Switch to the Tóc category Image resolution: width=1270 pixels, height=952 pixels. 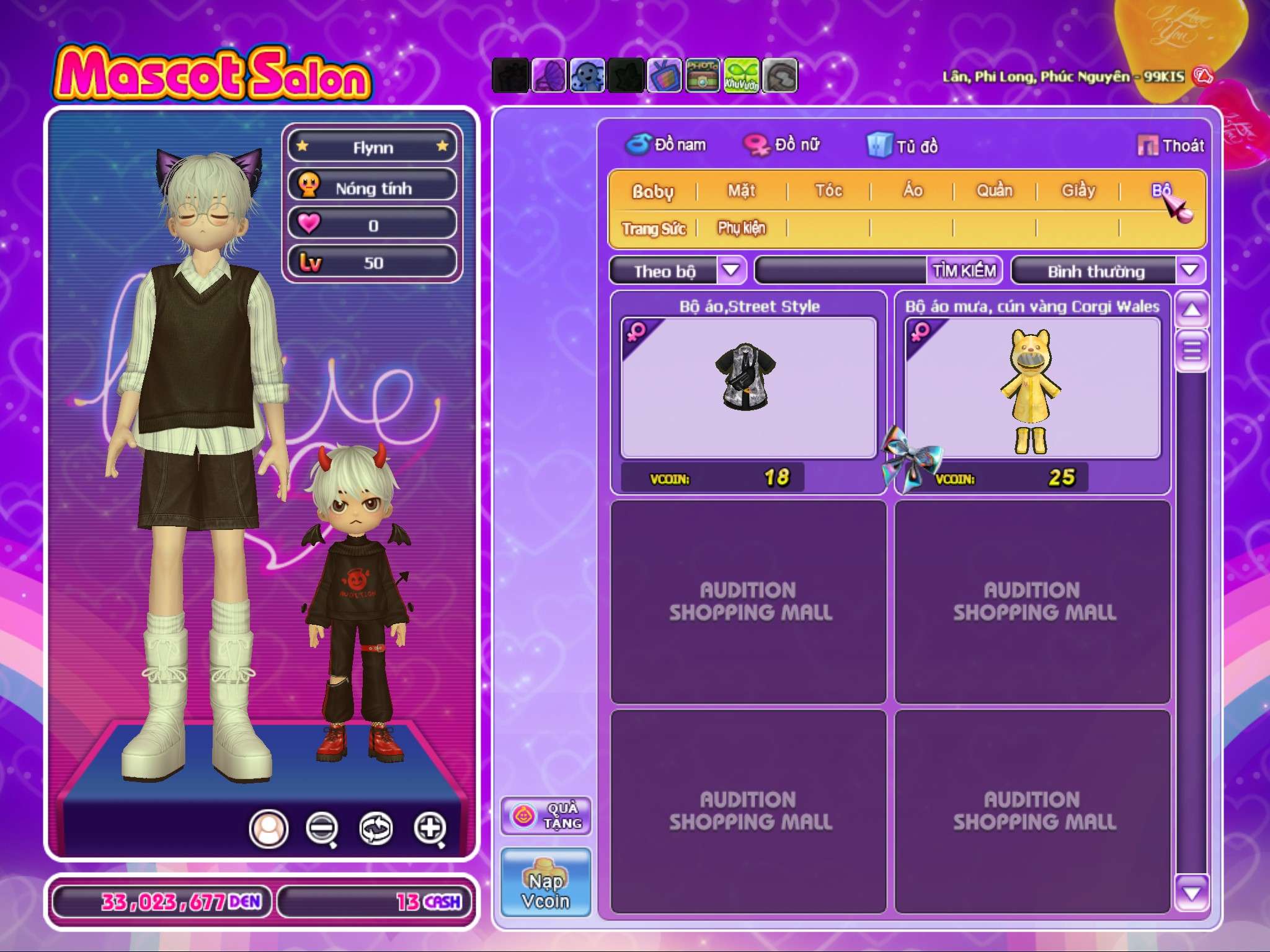click(828, 190)
